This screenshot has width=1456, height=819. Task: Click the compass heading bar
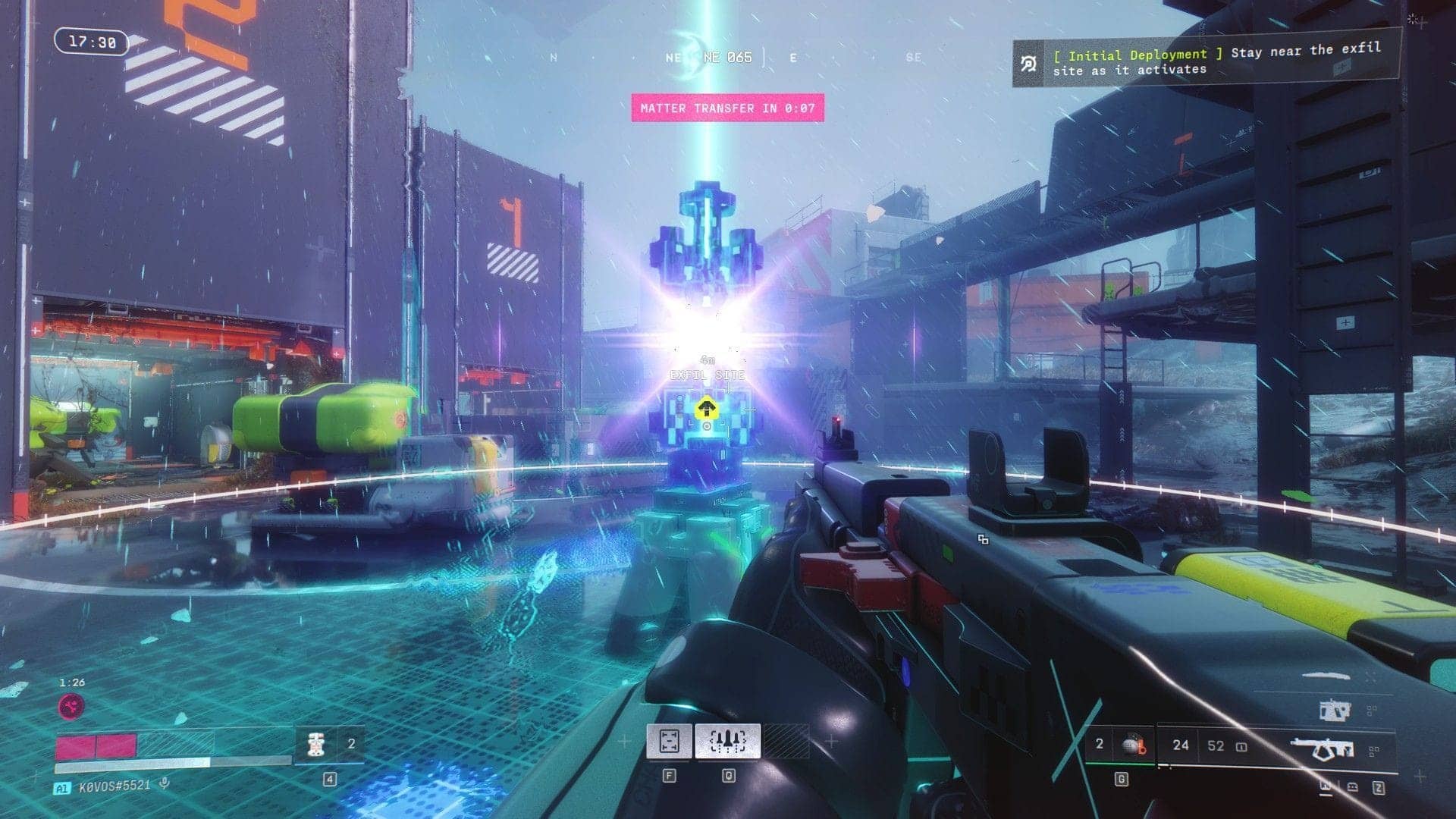(x=728, y=57)
